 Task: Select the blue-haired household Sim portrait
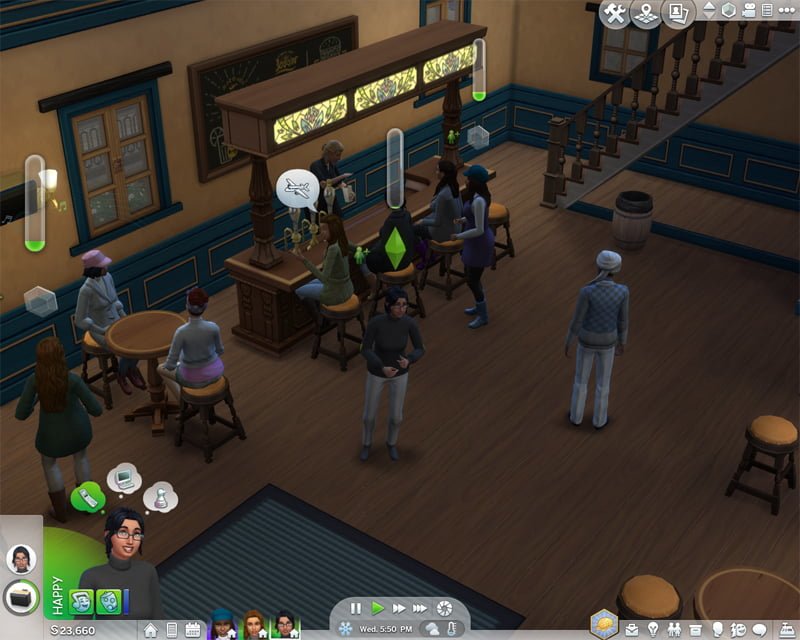coord(223,625)
